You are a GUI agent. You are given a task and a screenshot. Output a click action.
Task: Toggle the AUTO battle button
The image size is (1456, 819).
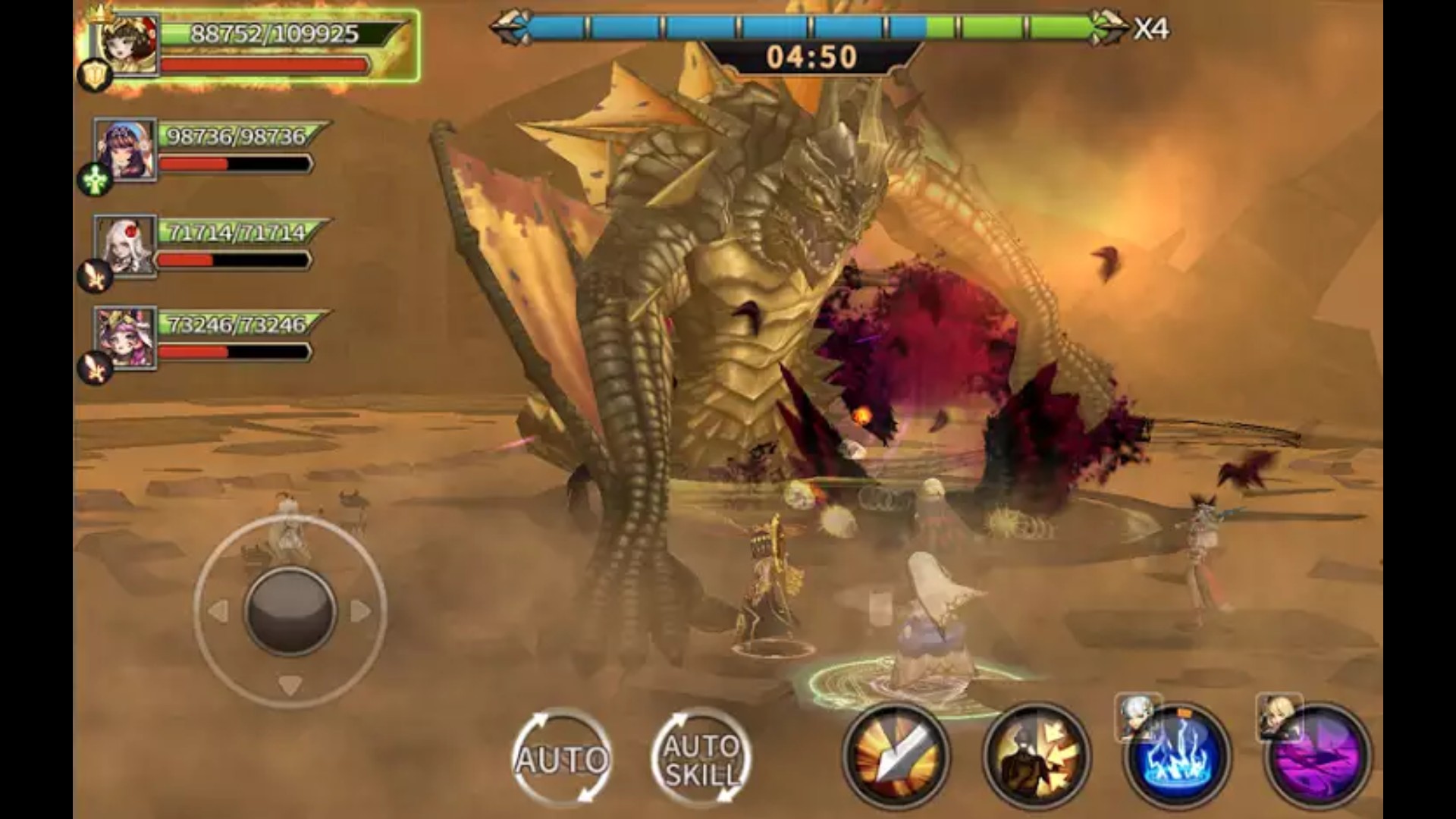[x=562, y=758]
